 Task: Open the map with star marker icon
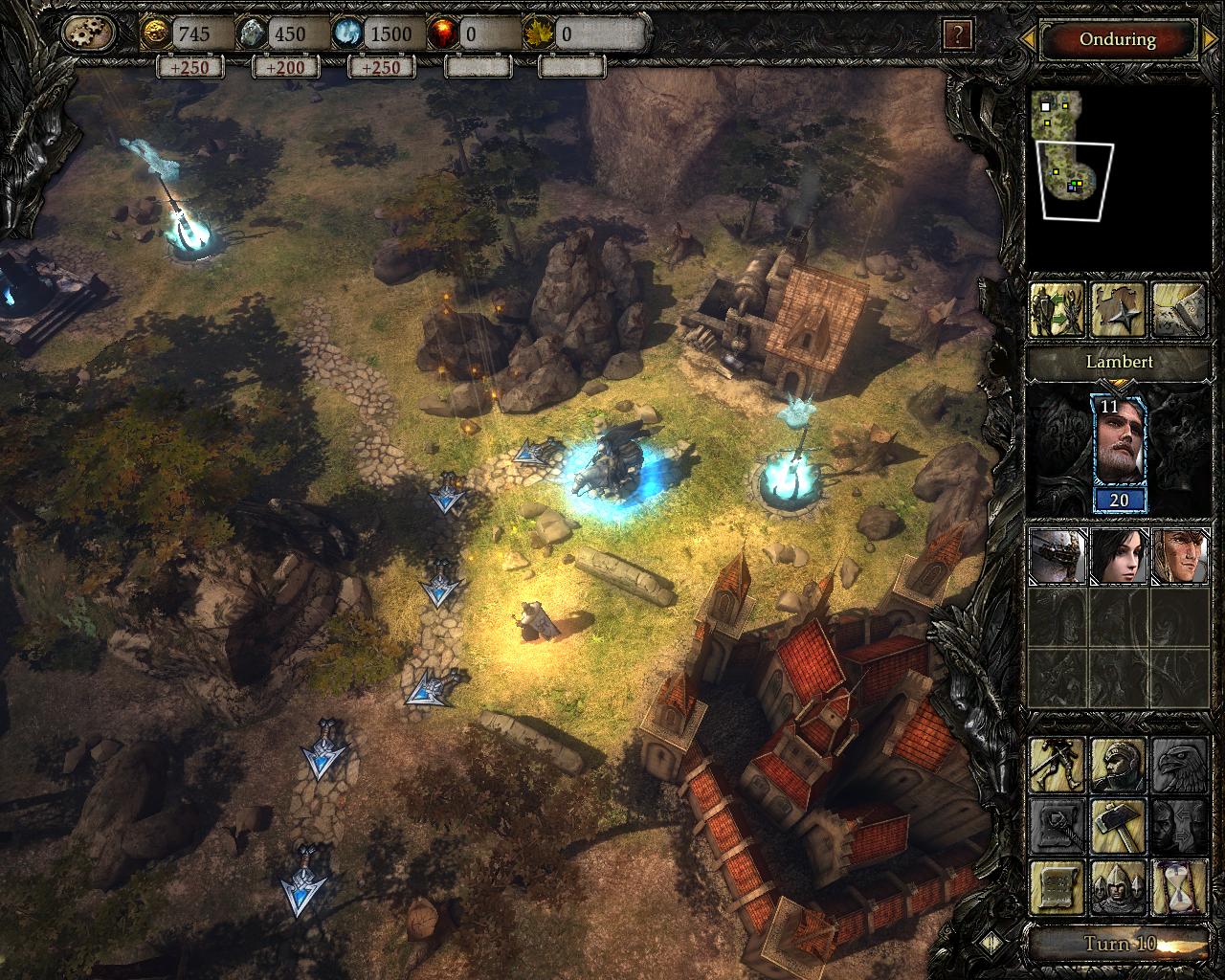pyautogui.click(x=1118, y=310)
